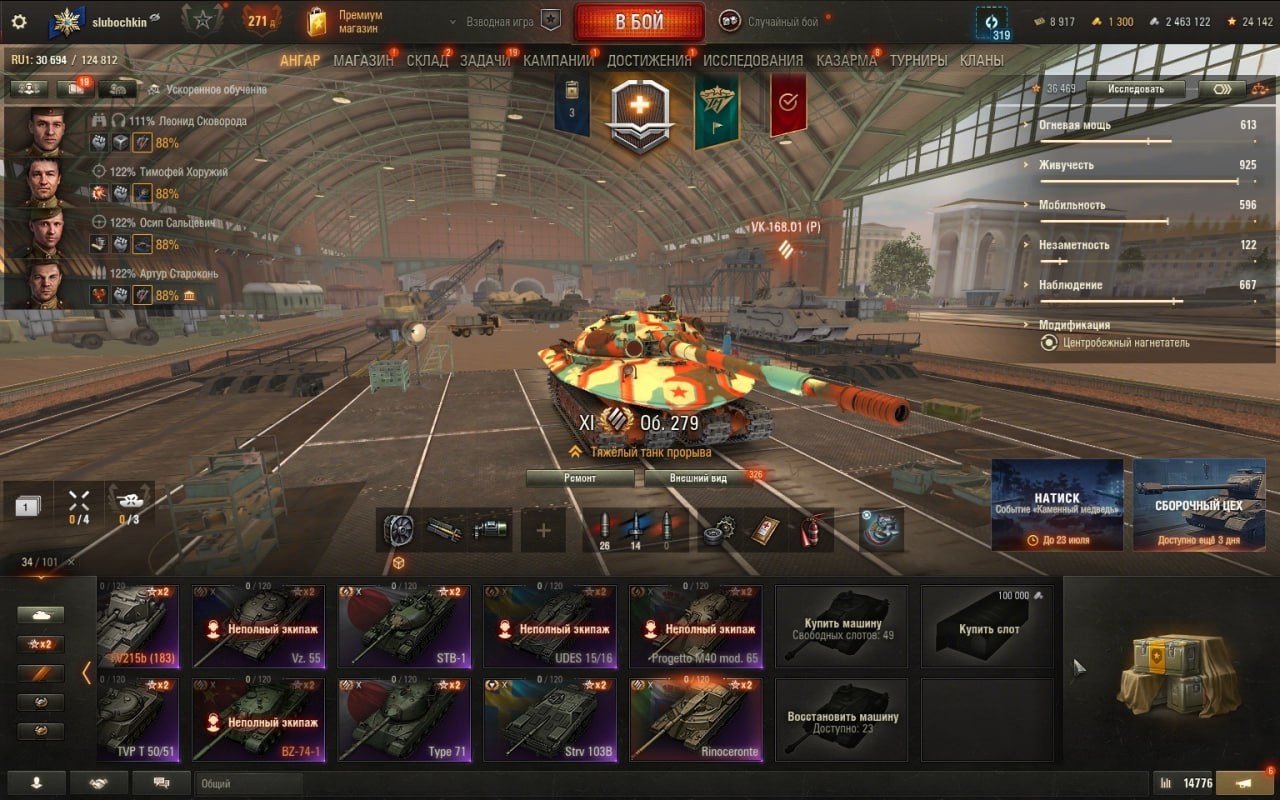Screen dimensions: 1280x800
Task: Show the ИССЛЕДОВАНИЯ tab
Action: 753,60
